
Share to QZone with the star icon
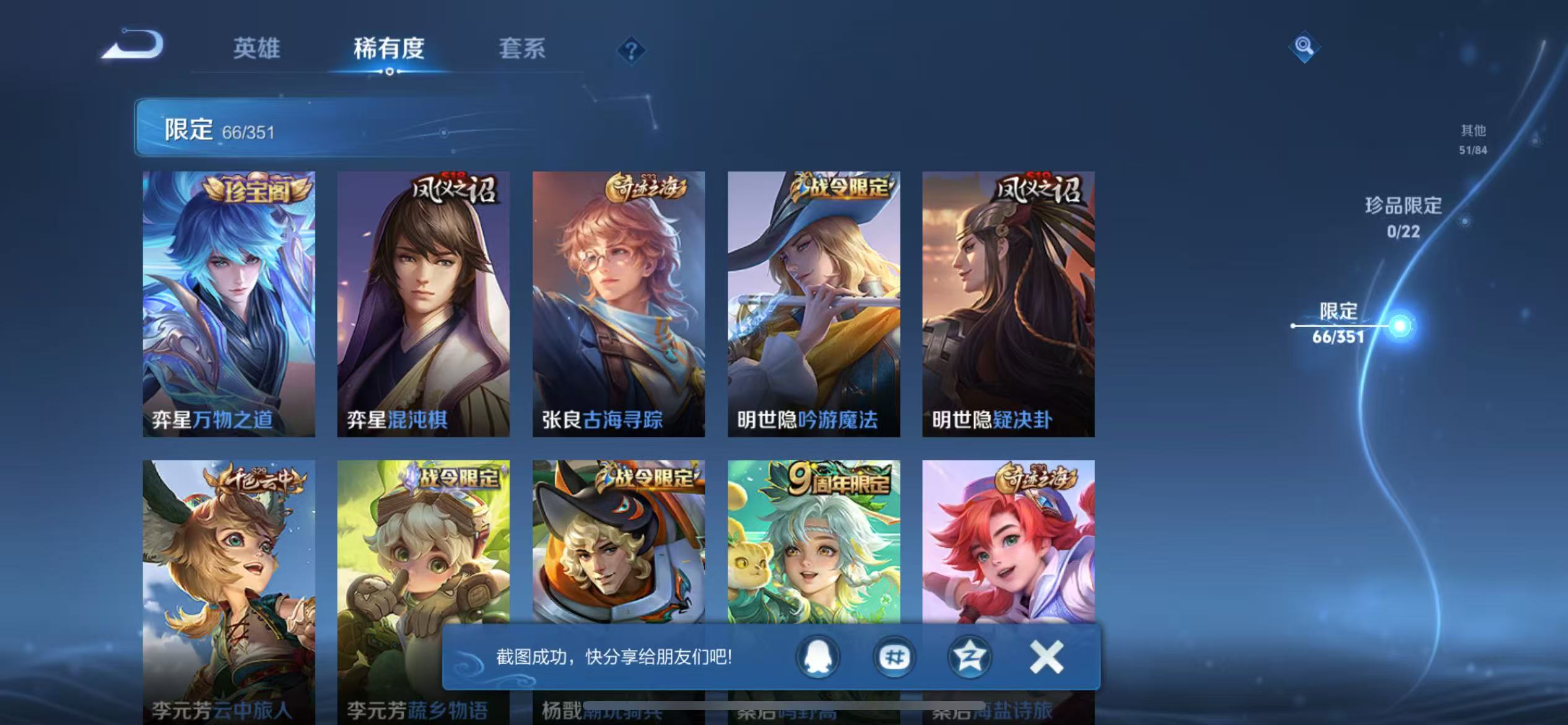[970, 659]
